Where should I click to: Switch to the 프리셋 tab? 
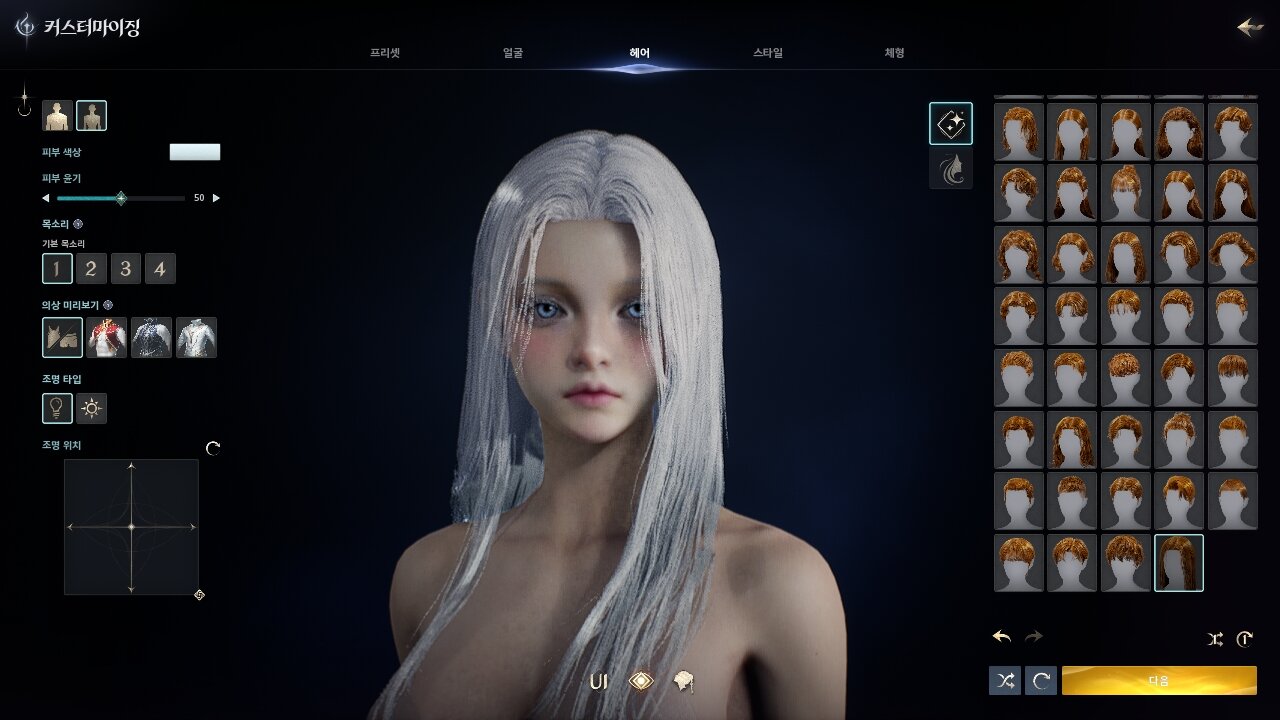pyautogui.click(x=384, y=53)
